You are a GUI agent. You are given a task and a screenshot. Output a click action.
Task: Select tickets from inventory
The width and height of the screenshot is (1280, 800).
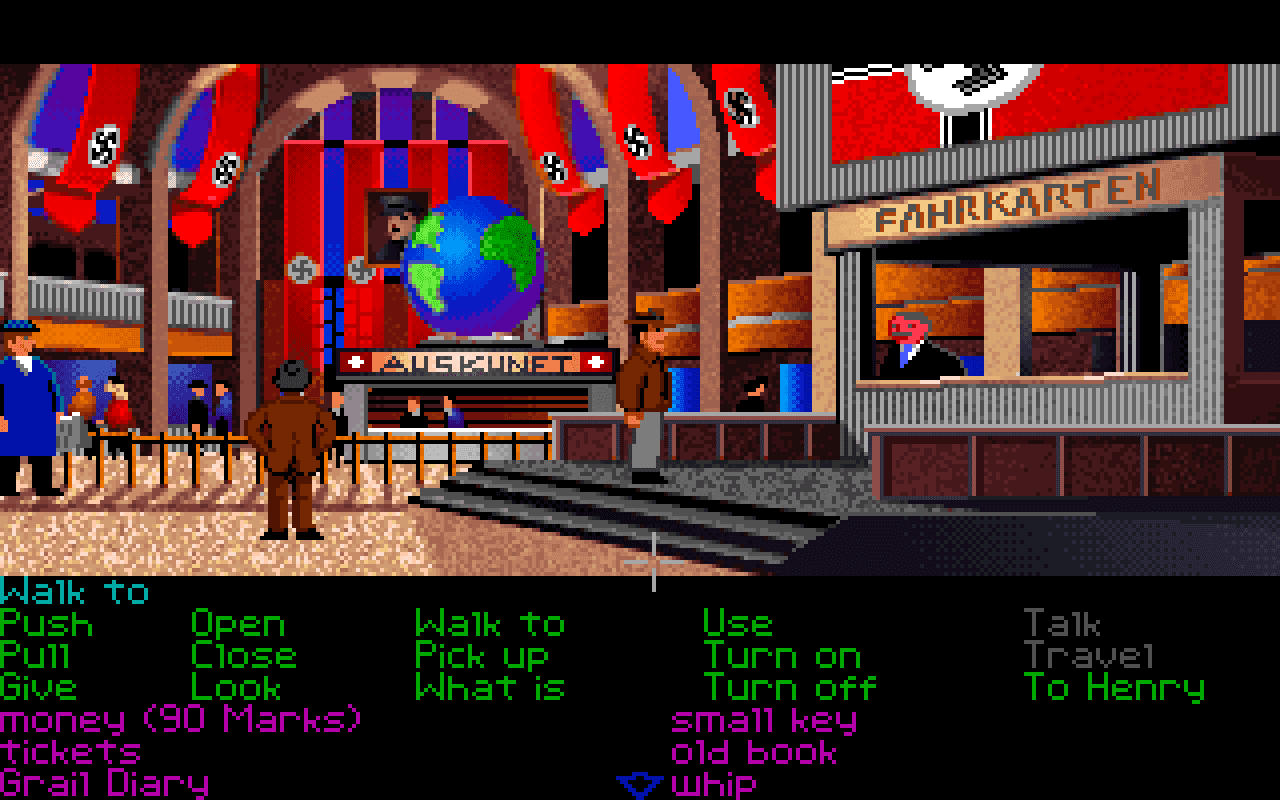click(x=70, y=751)
